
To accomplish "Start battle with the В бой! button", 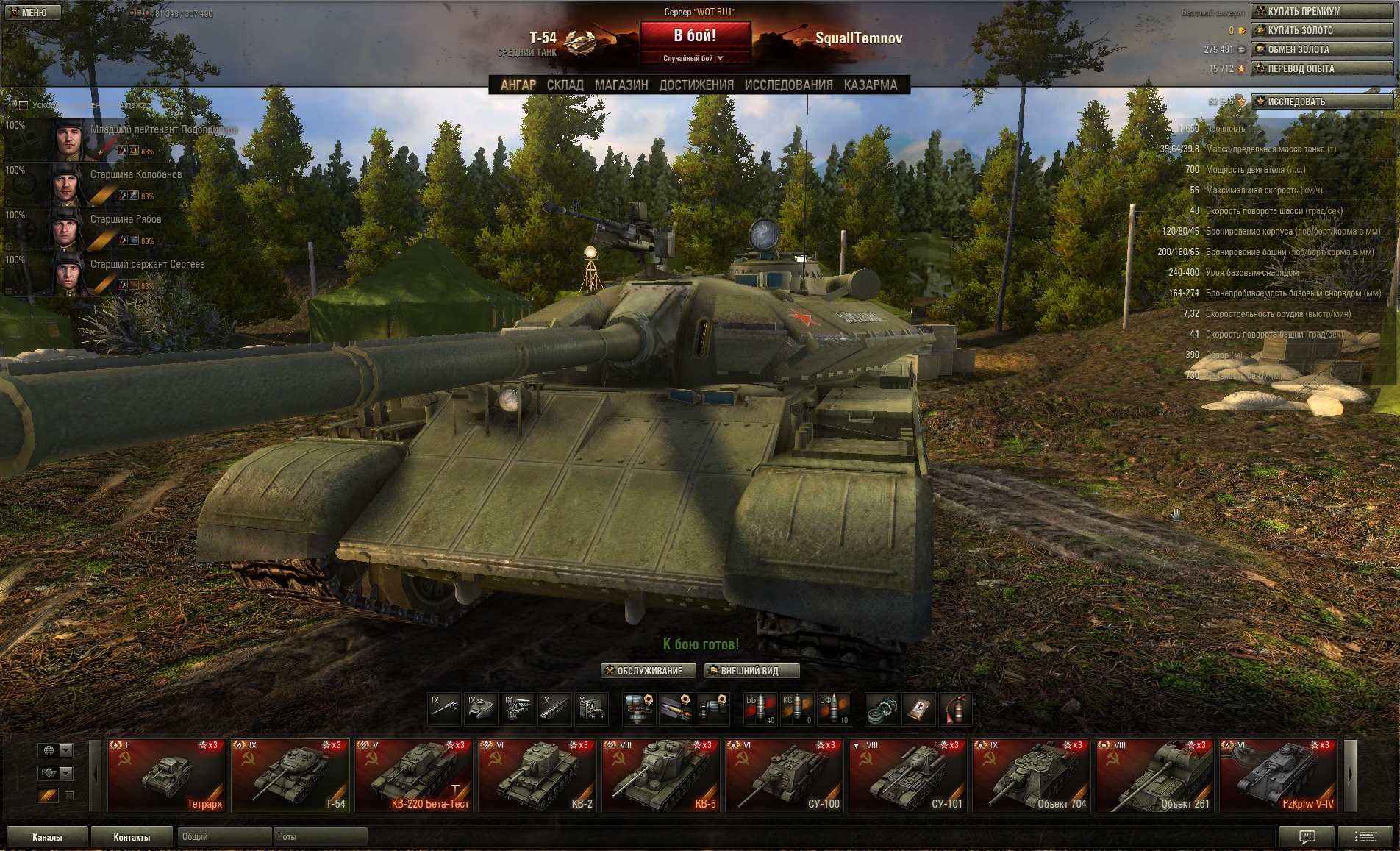I will pos(695,35).
